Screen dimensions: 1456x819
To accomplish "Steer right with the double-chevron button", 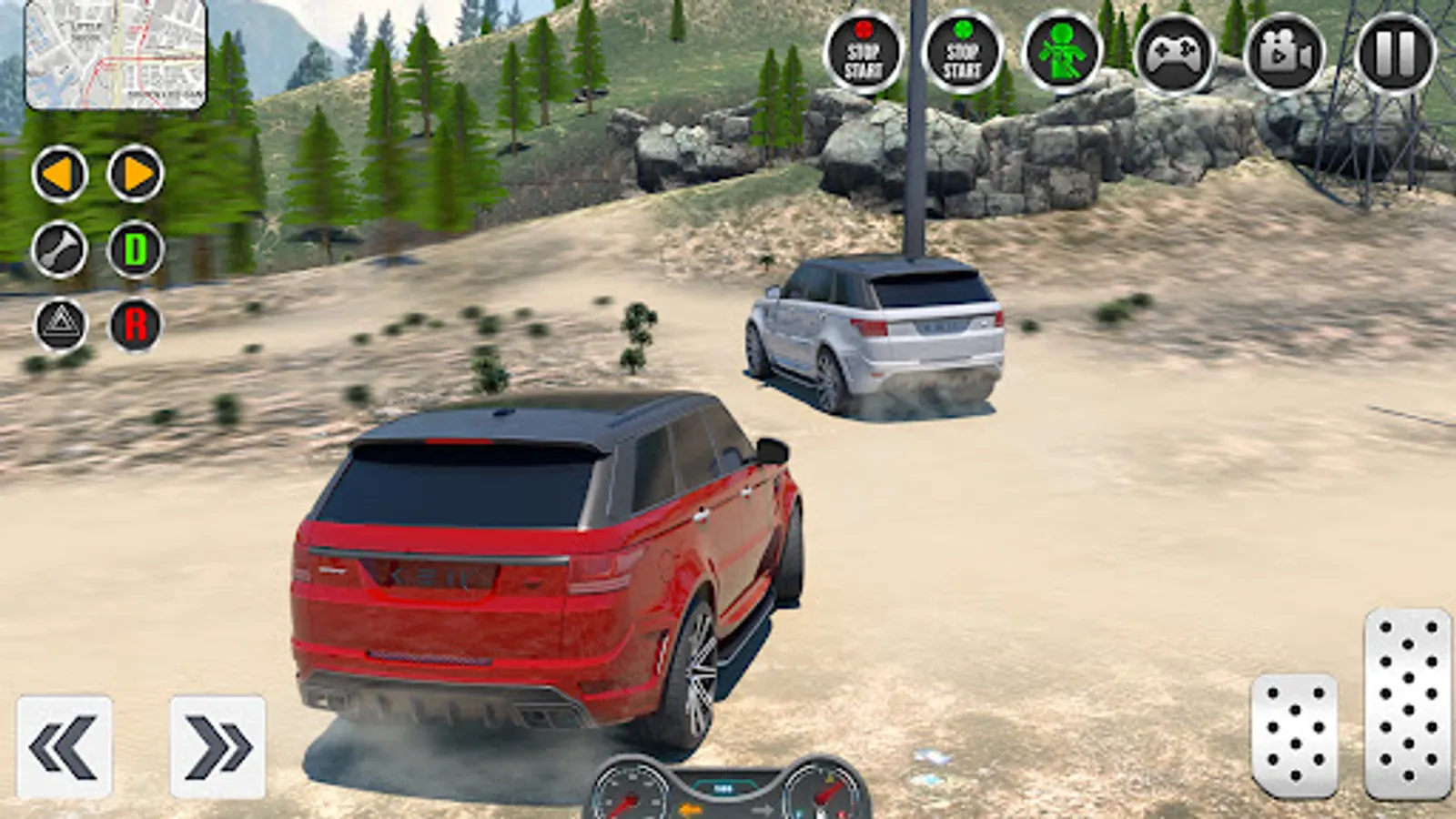I will (x=217, y=747).
